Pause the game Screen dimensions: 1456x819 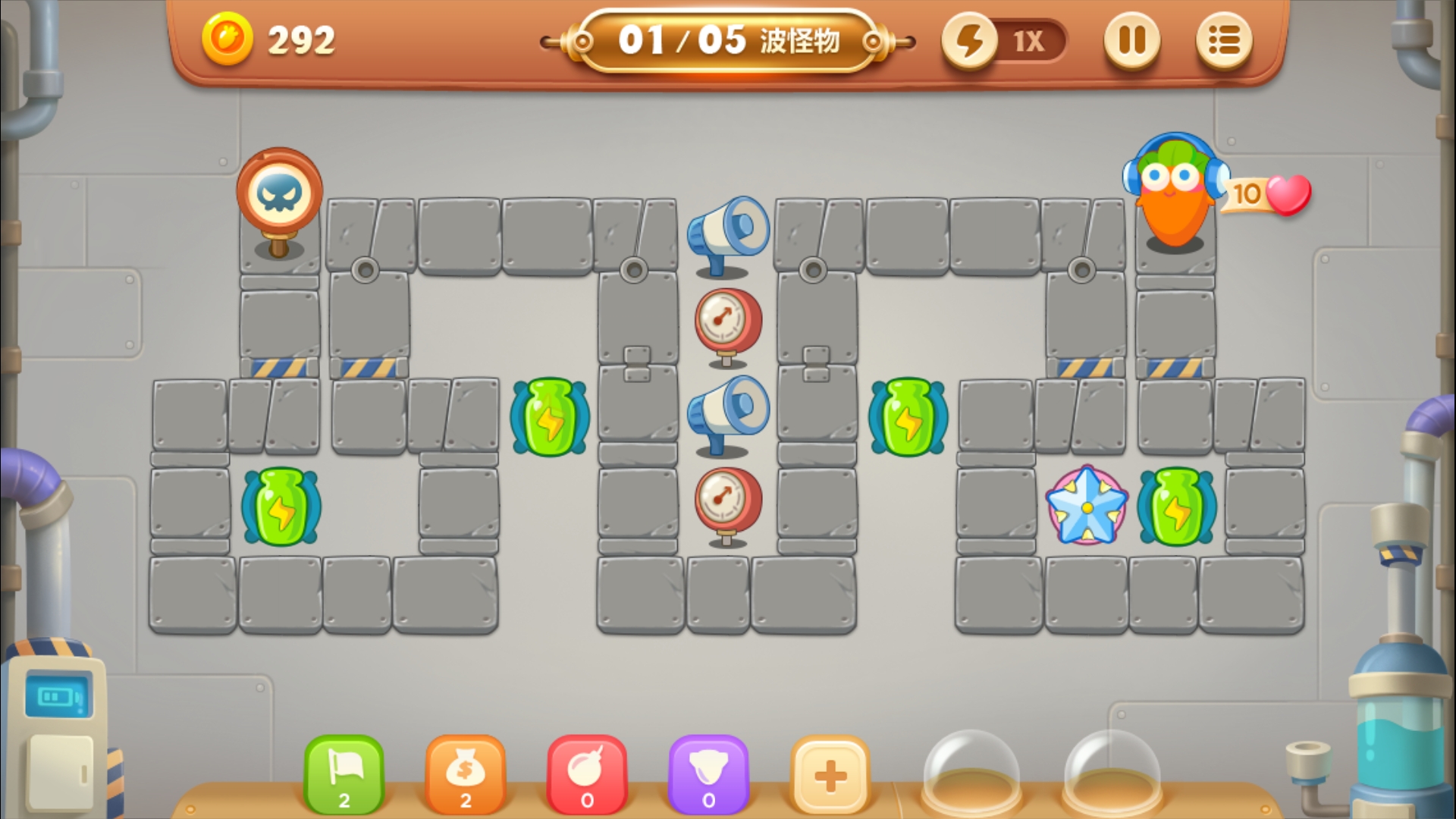(x=1131, y=41)
